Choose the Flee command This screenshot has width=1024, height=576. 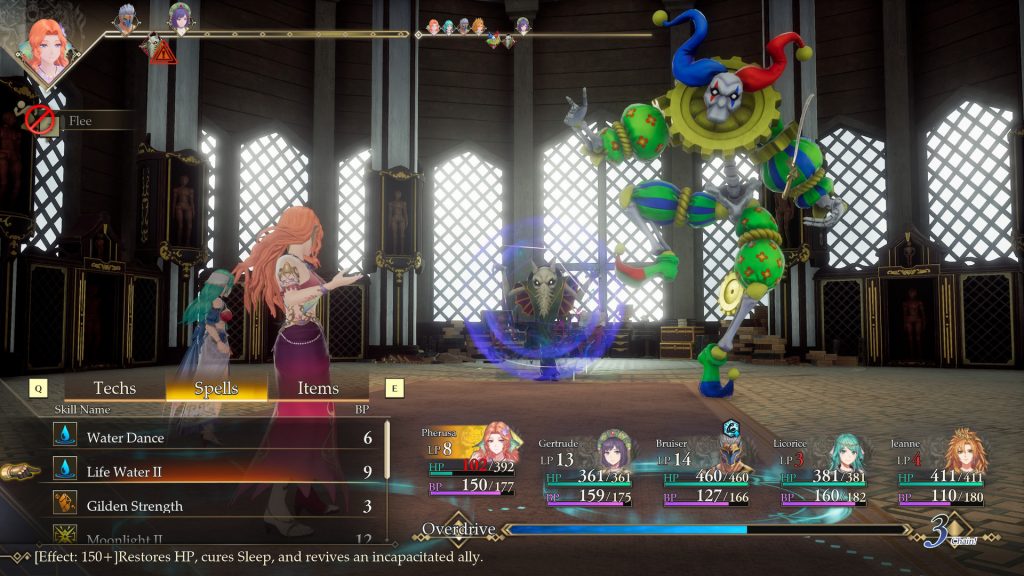pyautogui.click(x=80, y=121)
